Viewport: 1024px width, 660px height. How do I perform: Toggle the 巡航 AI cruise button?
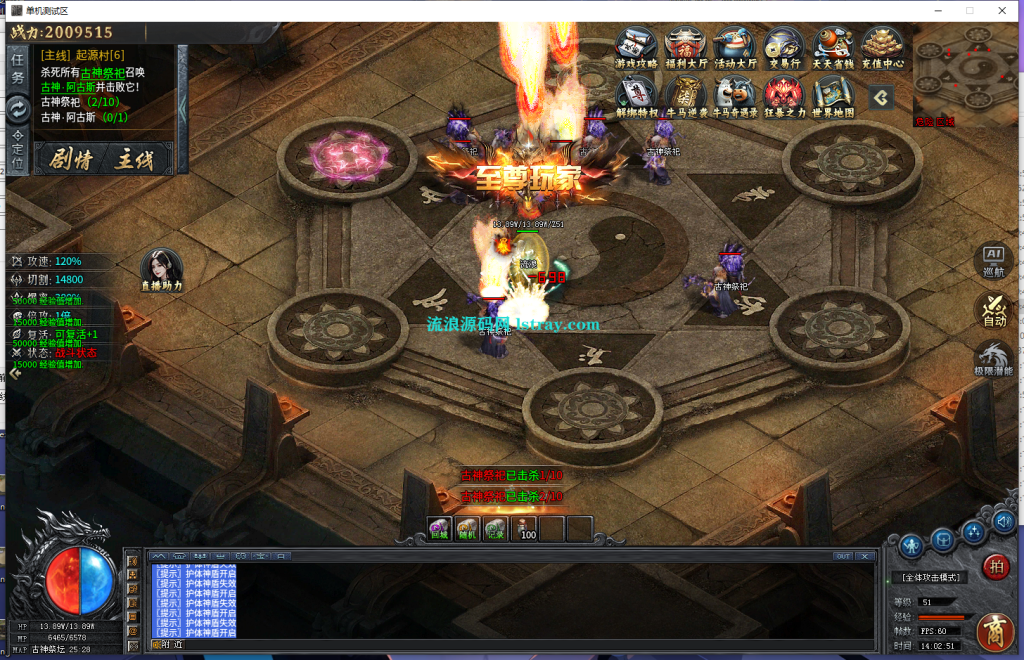pos(994,260)
